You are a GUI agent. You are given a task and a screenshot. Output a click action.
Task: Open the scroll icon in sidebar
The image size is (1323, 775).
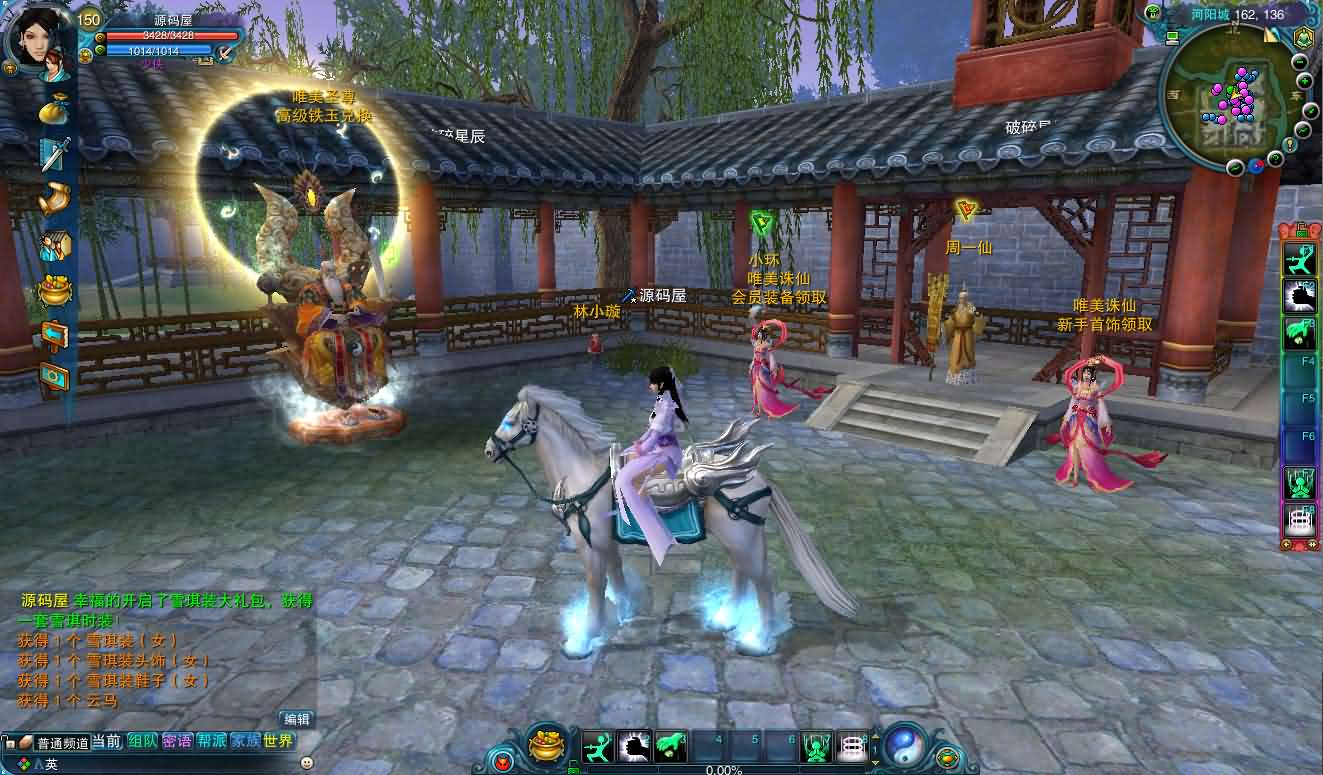pyautogui.click(x=55, y=198)
